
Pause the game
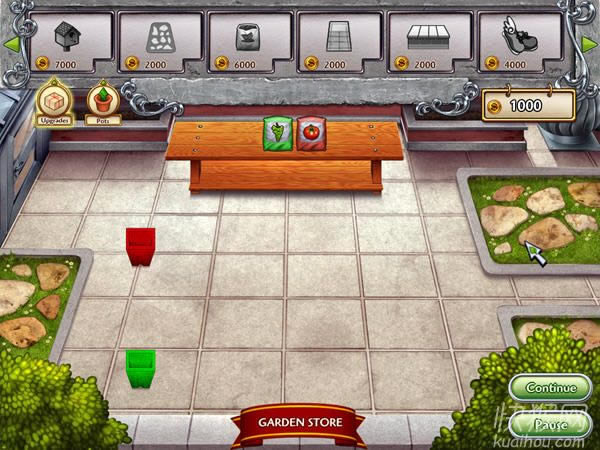pyautogui.click(x=551, y=424)
